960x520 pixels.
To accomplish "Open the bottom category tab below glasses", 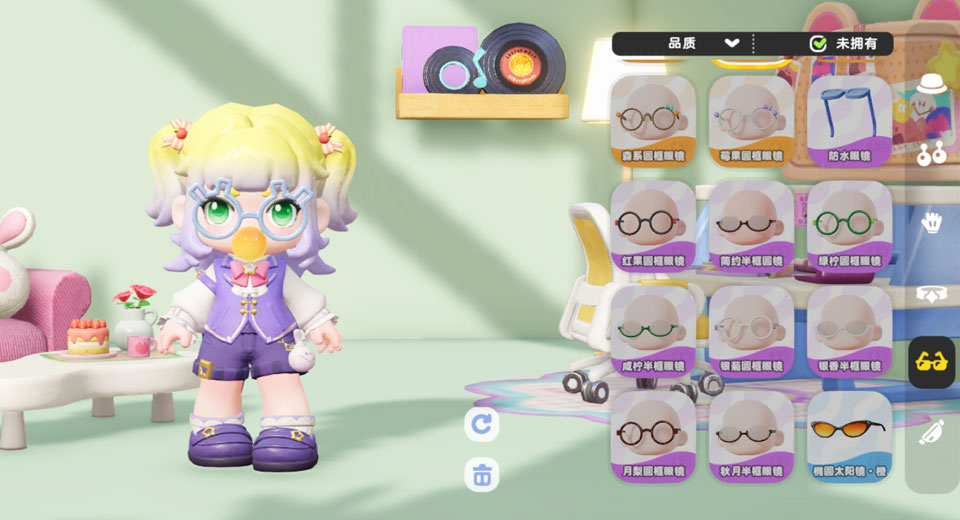I will [x=932, y=432].
